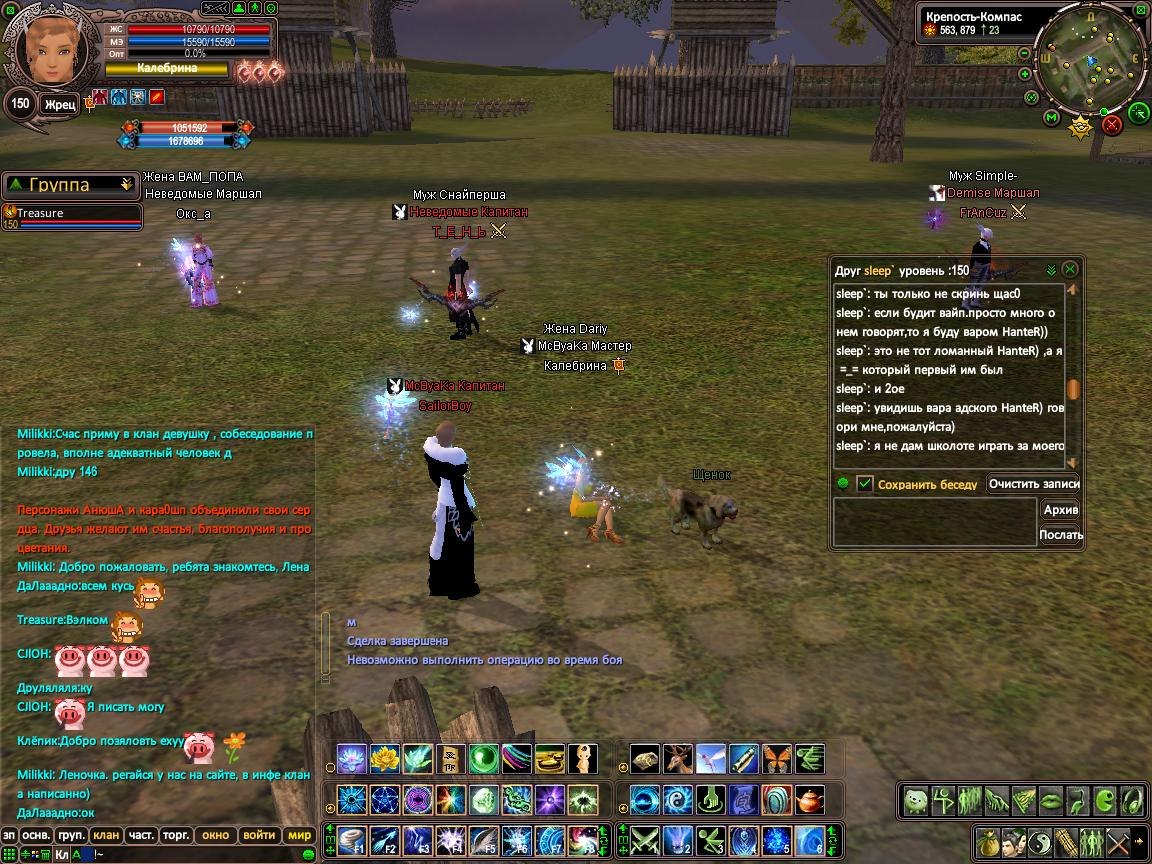The width and height of the screenshot is (1152, 864).
Task: Open the груп. chat tab
Action: (x=70, y=835)
